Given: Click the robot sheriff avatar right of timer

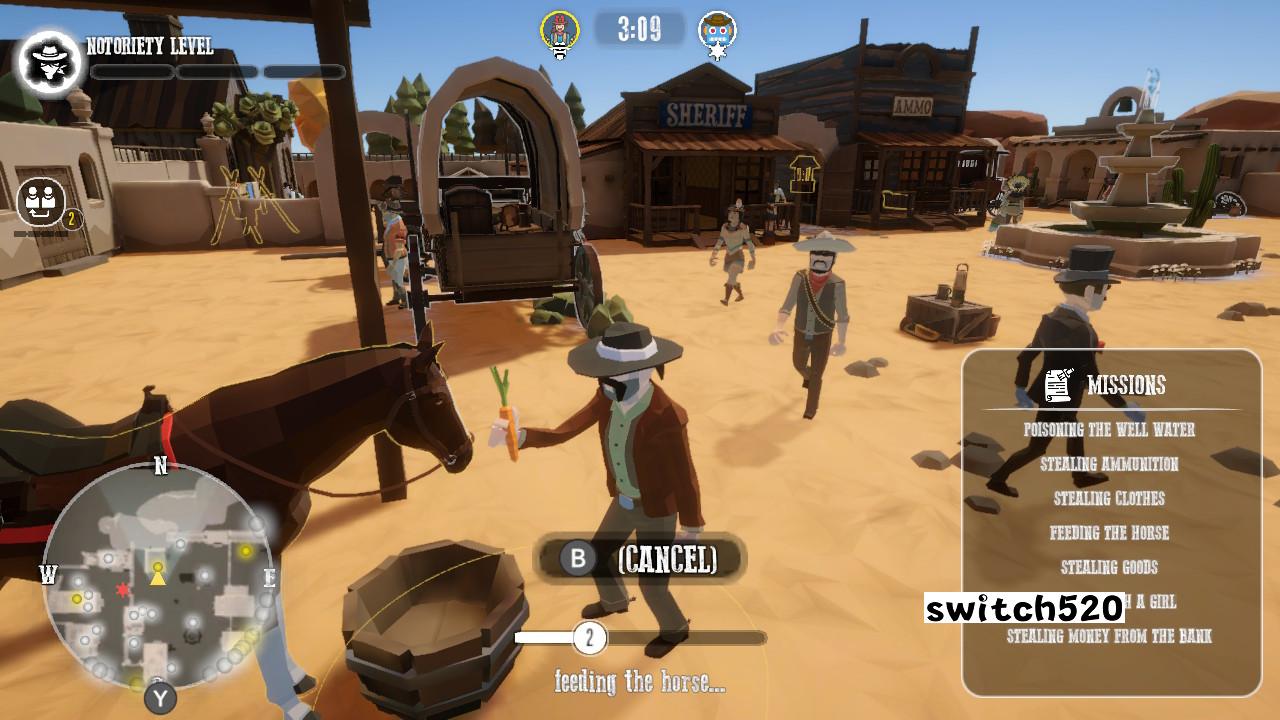Looking at the screenshot, I should (x=716, y=31).
